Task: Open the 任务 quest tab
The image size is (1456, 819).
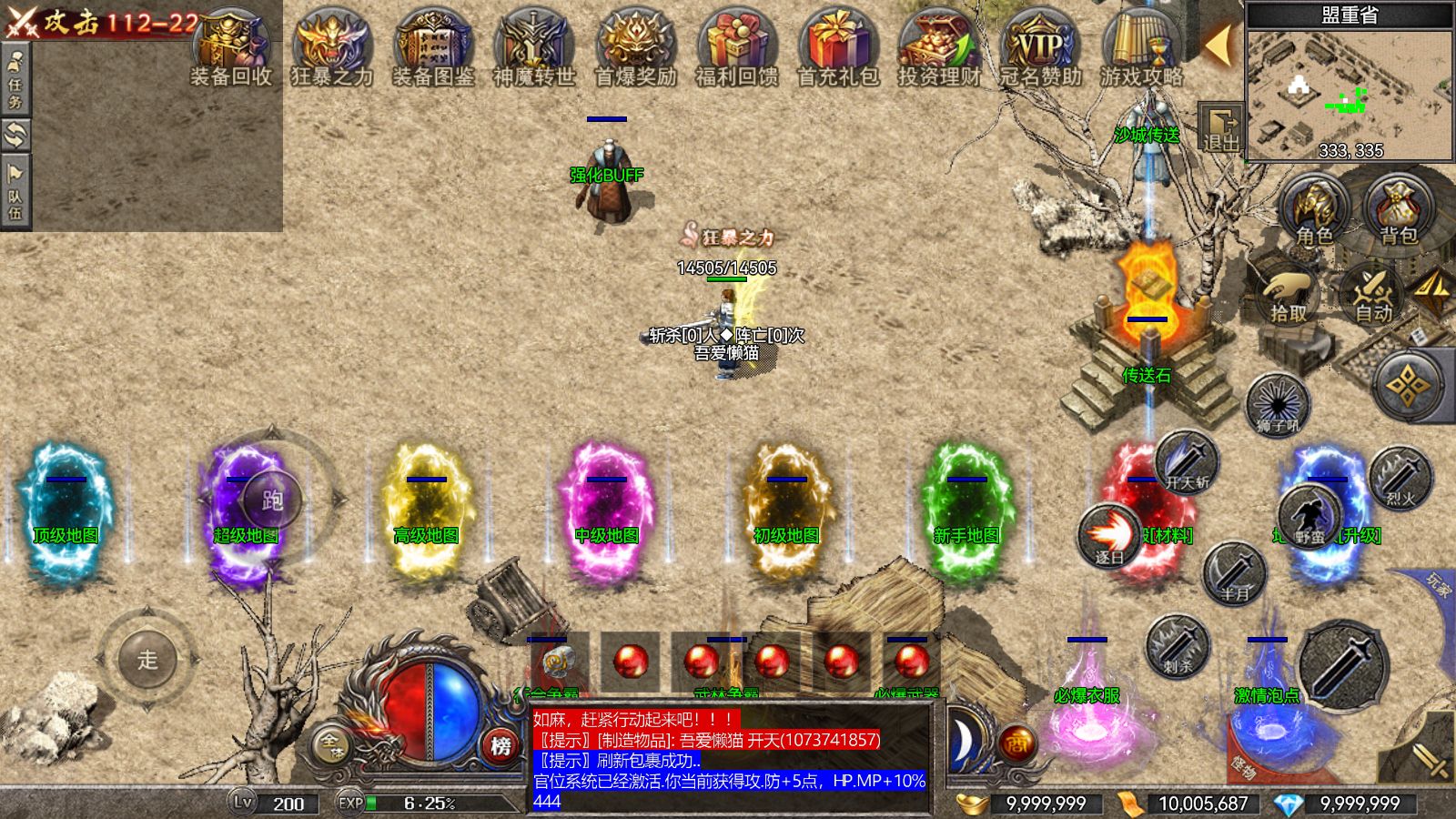Action: [x=15, y=79]
